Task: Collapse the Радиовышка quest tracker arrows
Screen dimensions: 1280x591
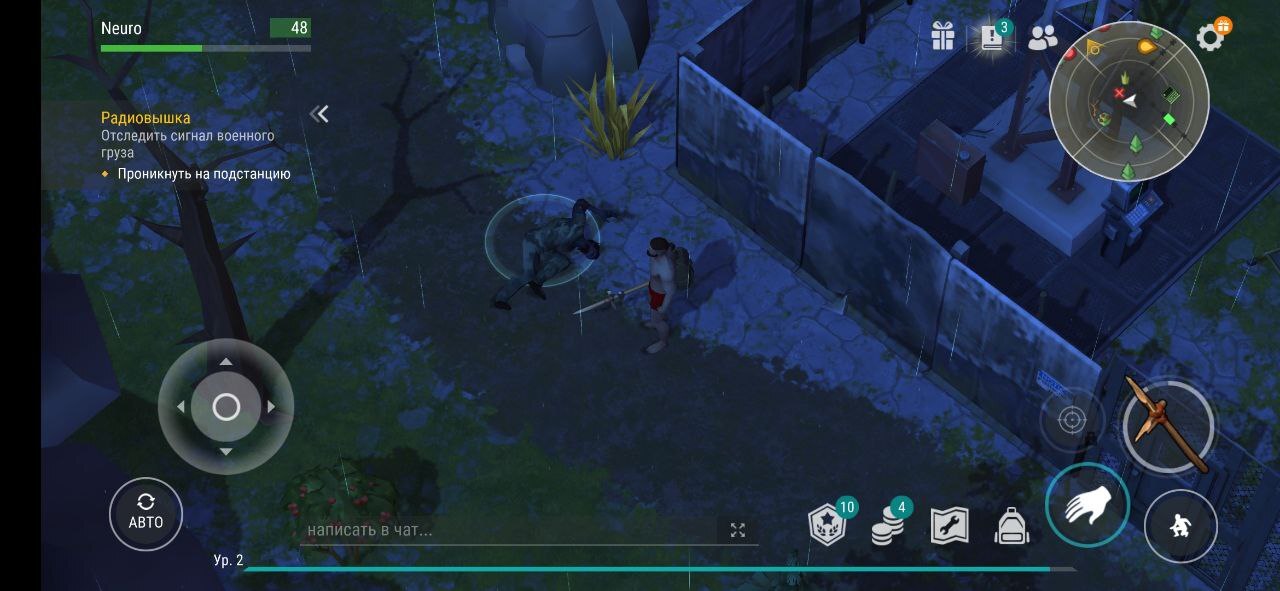Action: point(320,114)
